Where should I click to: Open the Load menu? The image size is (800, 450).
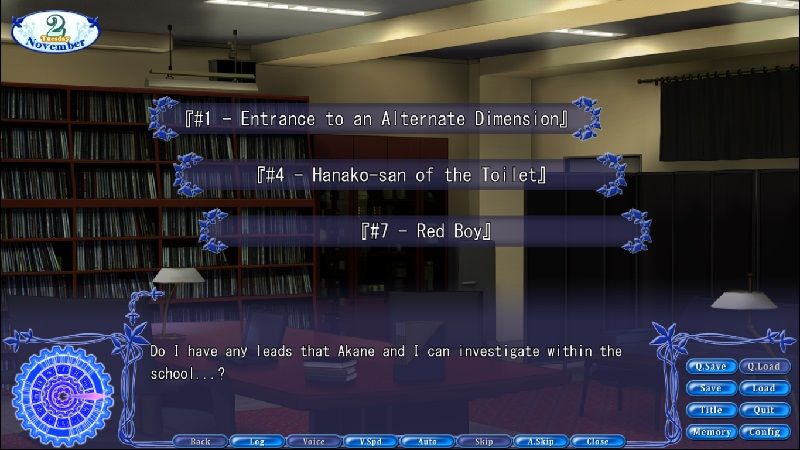coord(764,388)
